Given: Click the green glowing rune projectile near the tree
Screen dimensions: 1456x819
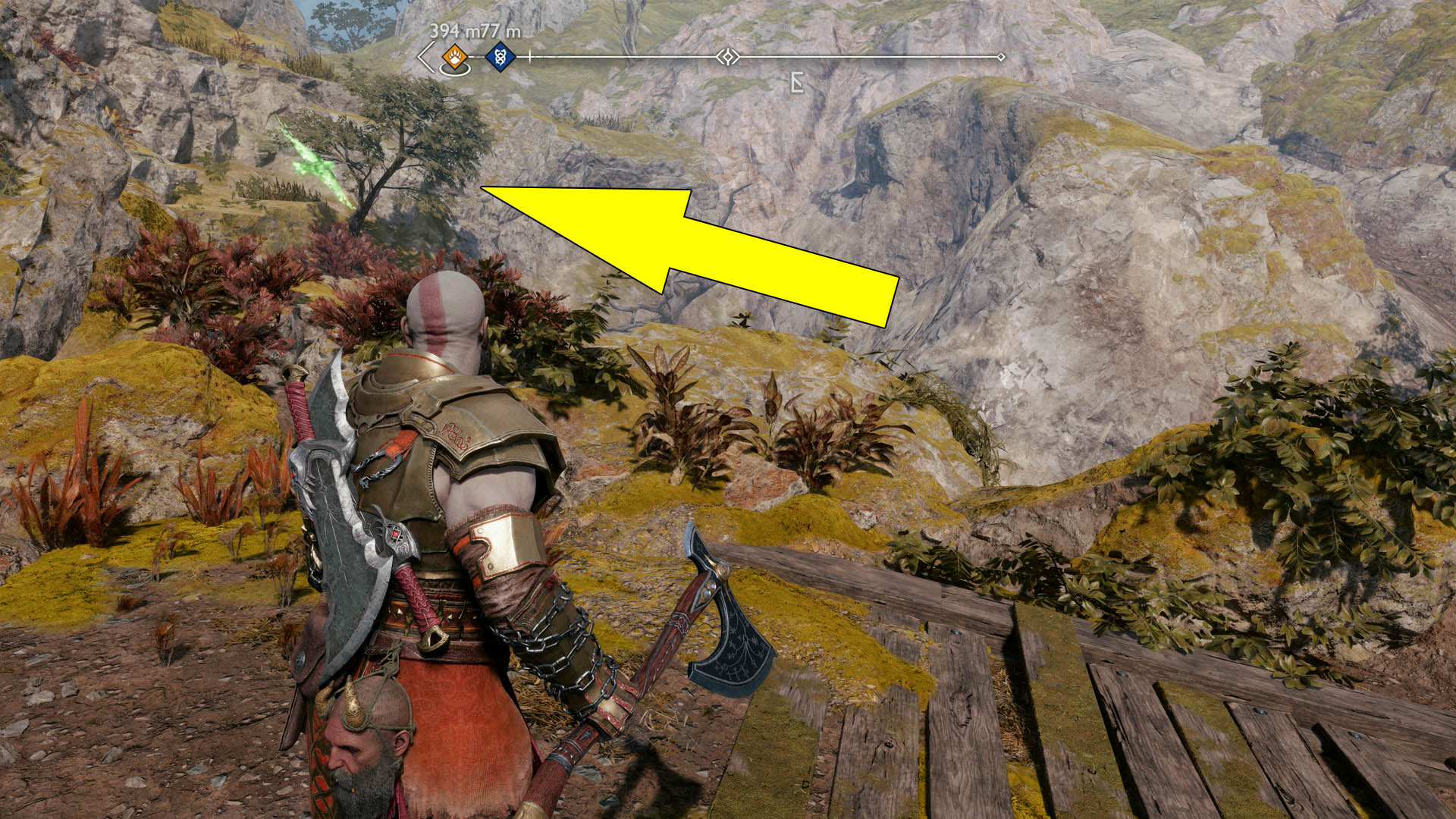Looking at the screenshot, I should [313, 165].
